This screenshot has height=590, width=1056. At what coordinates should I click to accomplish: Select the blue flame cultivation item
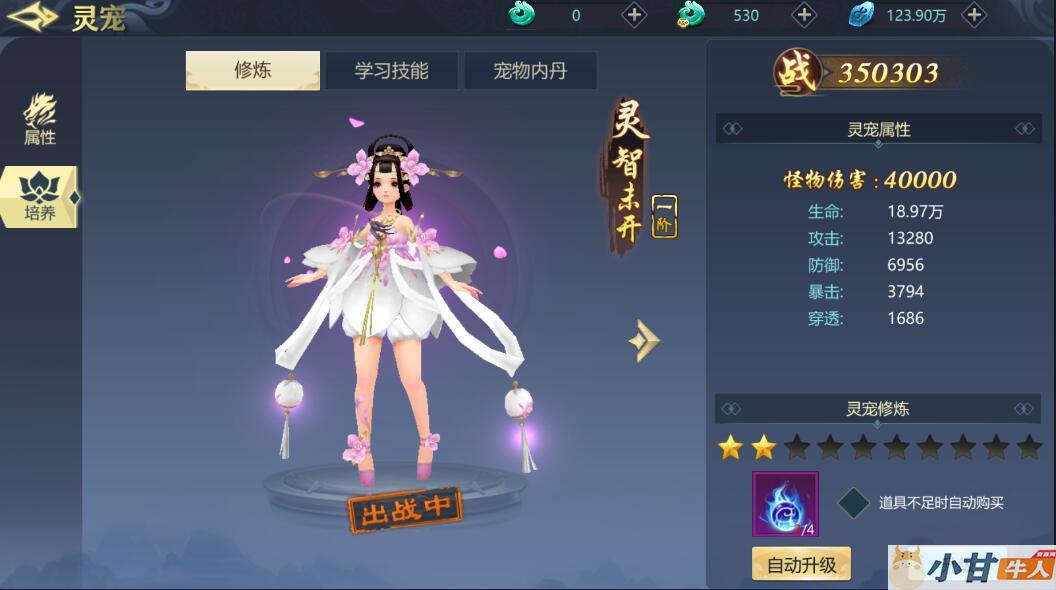pos(785,504)
